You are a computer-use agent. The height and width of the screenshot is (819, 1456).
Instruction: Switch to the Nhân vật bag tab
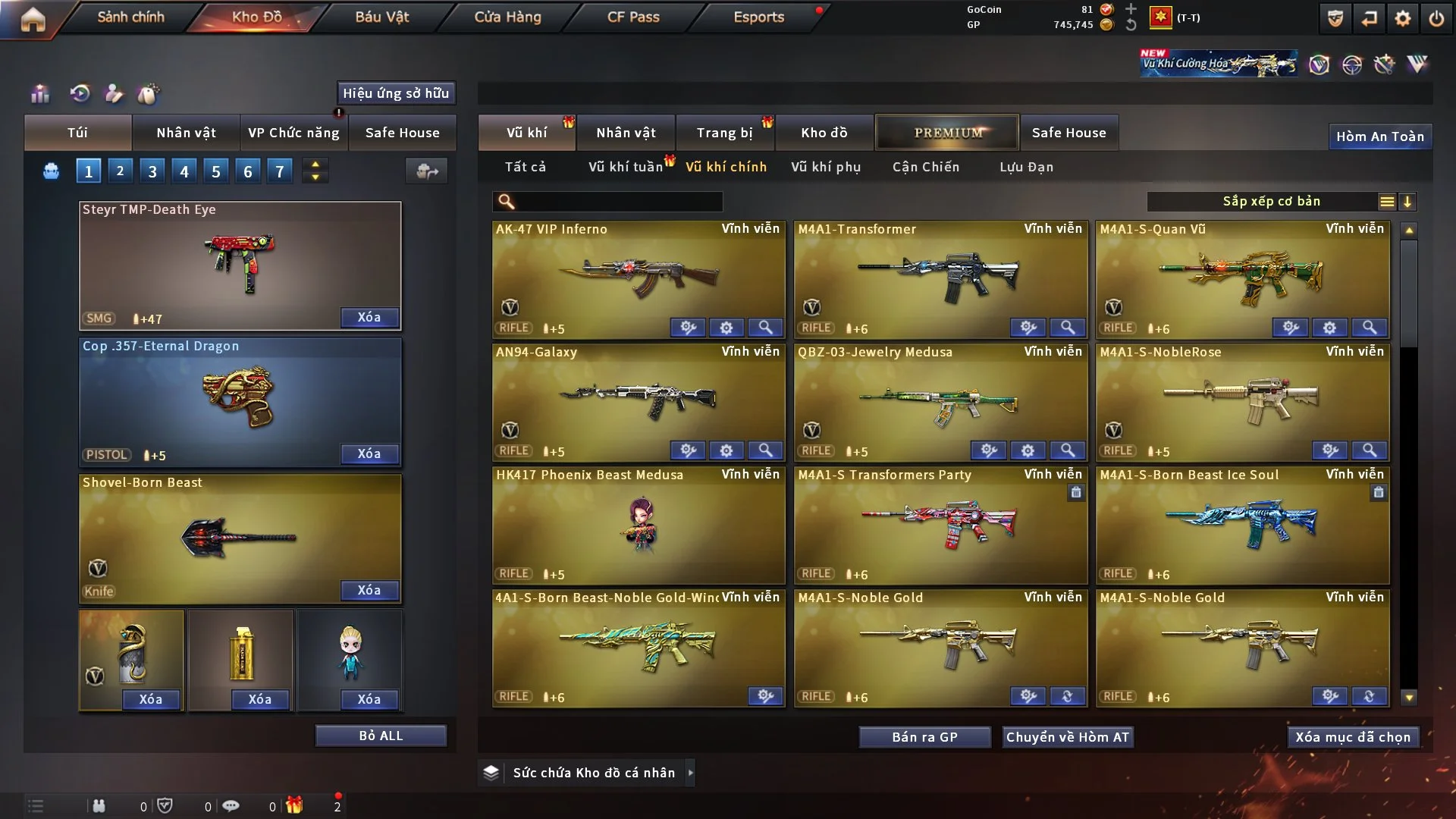tap(186, 133)
